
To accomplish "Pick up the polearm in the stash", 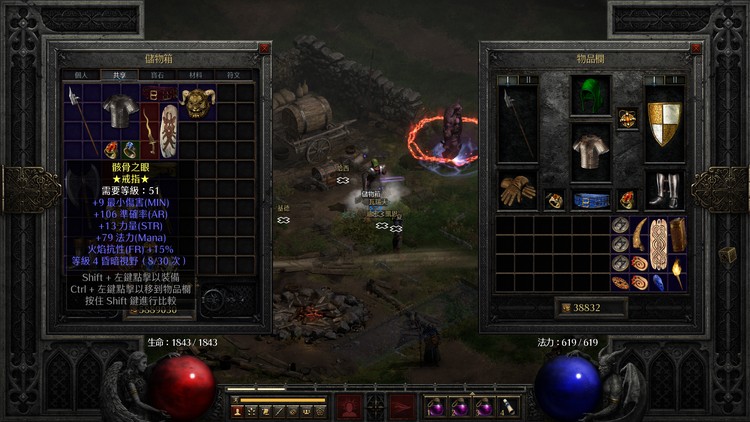I will point(75,111).
